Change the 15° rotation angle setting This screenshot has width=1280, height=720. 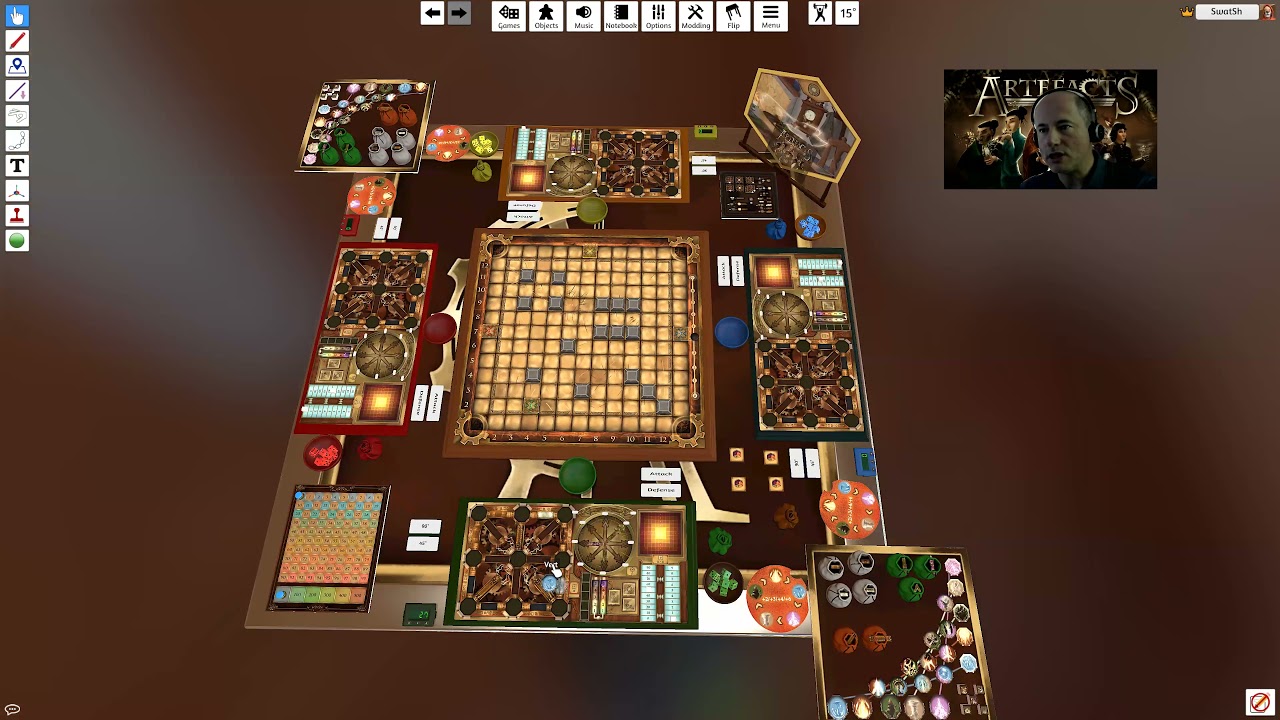tap(847, 13)
